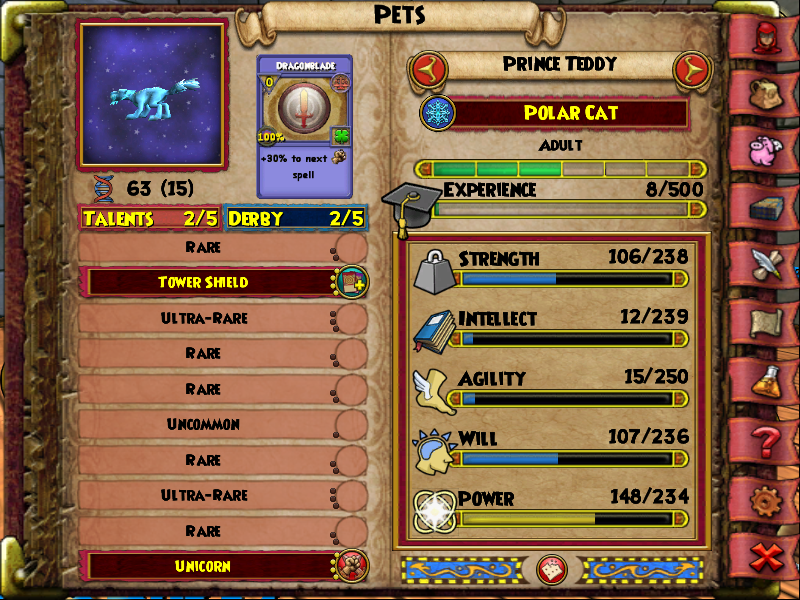Click the red dice button under stats
This screenshot has height=600, width=800.
pyautogui.click(x=547, y=570)
